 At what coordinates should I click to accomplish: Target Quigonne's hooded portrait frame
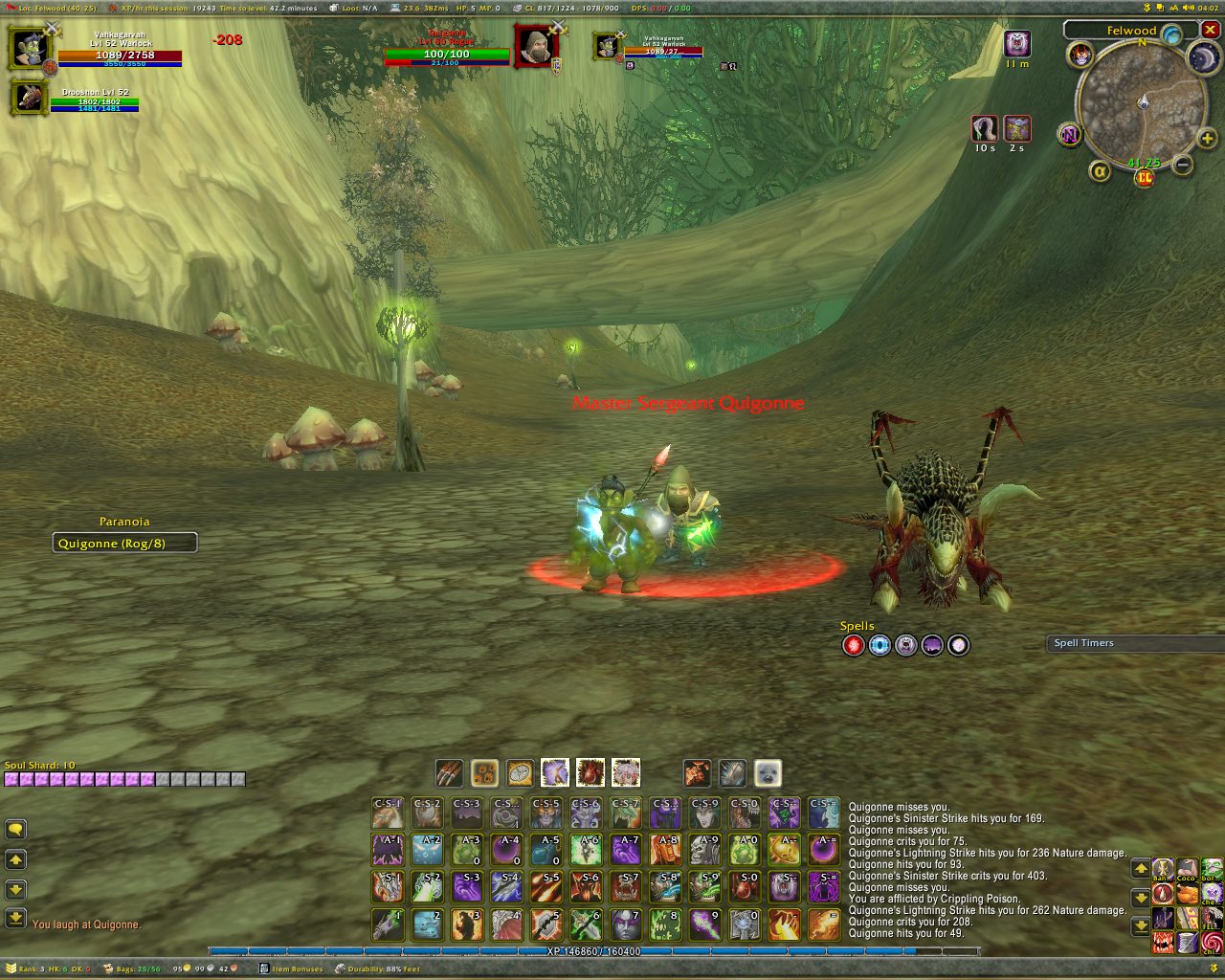coord(536,46)
